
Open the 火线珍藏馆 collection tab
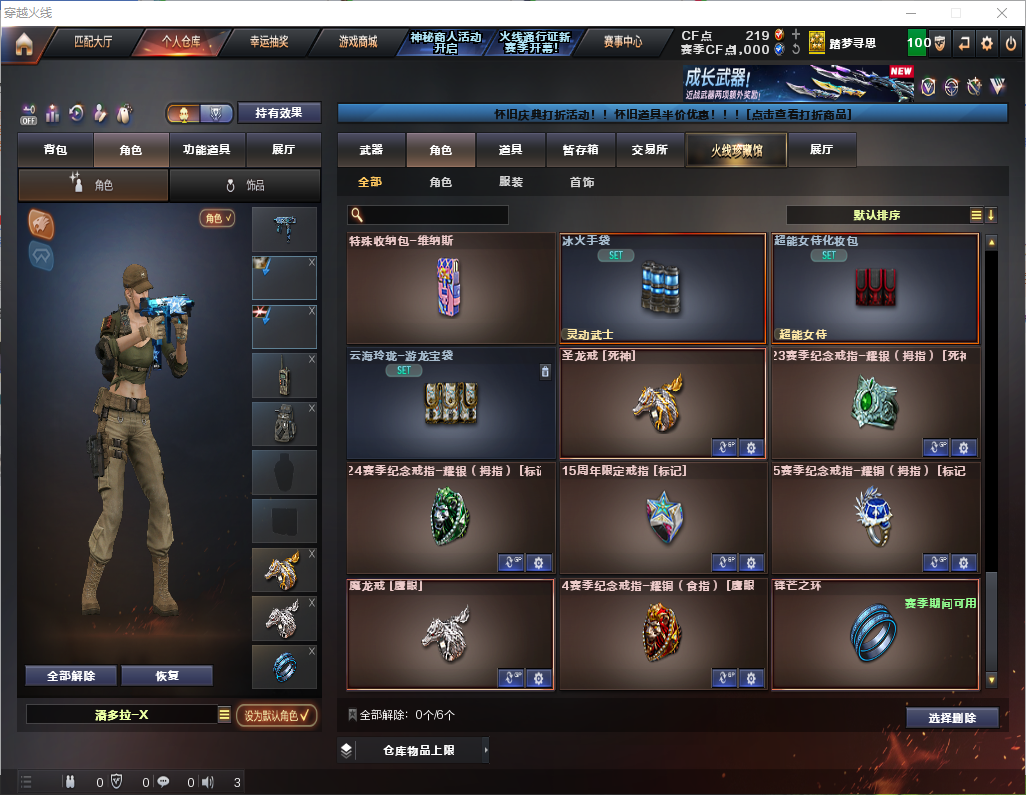tap(736, 150)
